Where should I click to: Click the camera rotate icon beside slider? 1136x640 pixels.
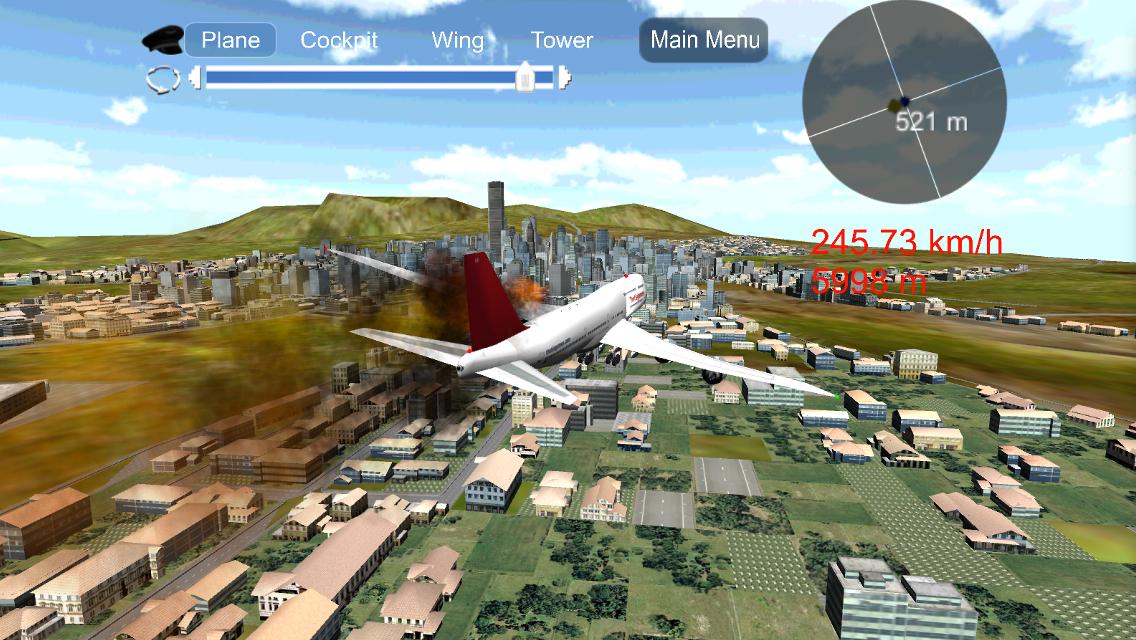[162, 79]
